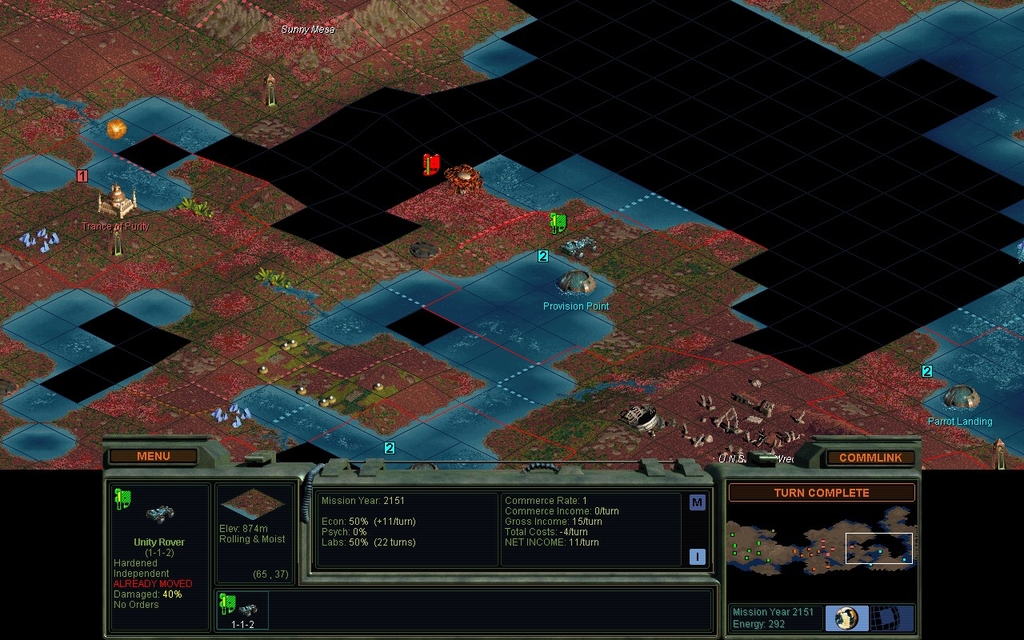Click the I button on info panel
1024x640 pixels.
697,557
